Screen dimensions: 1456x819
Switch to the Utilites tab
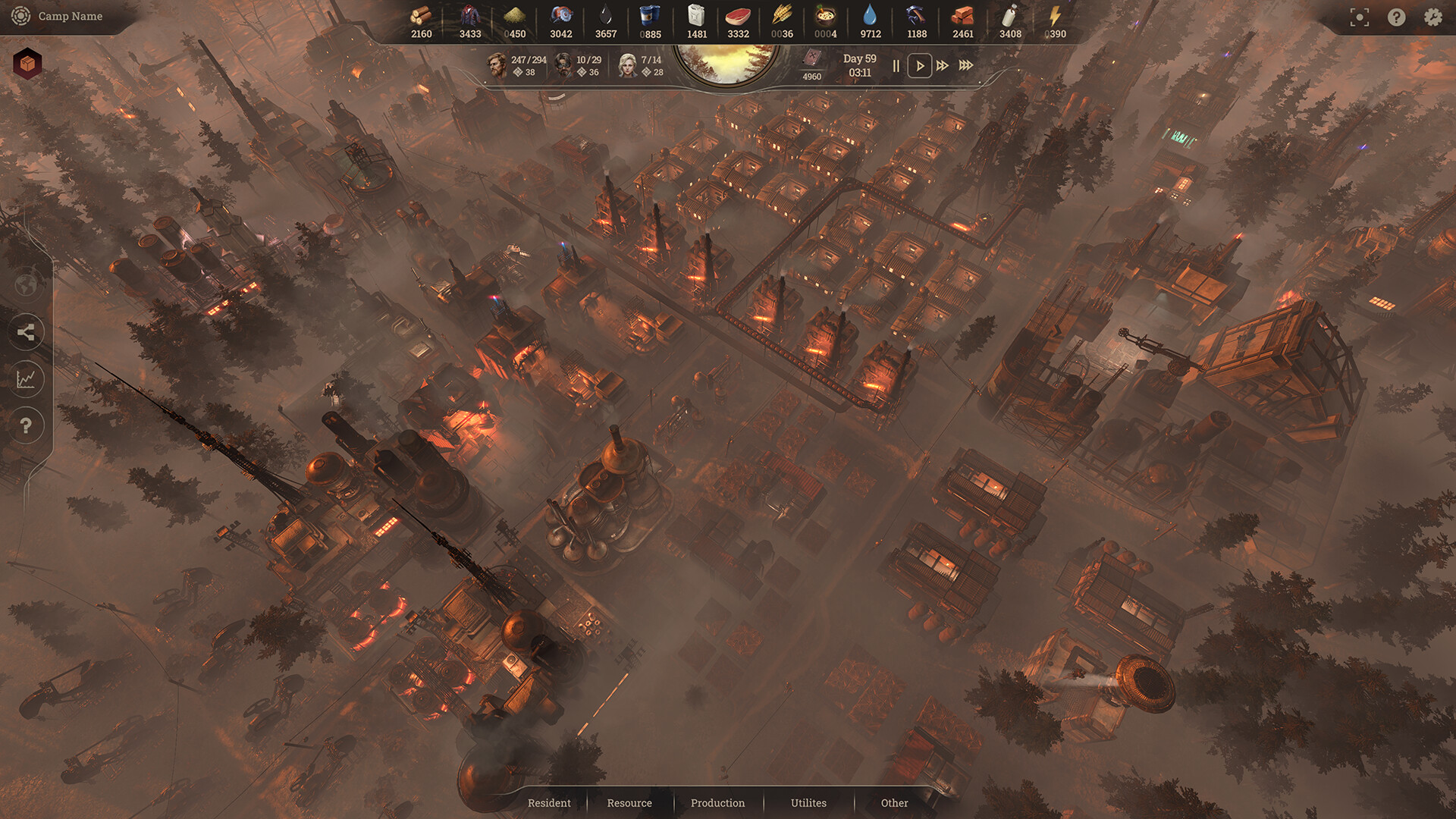[808, 802]
